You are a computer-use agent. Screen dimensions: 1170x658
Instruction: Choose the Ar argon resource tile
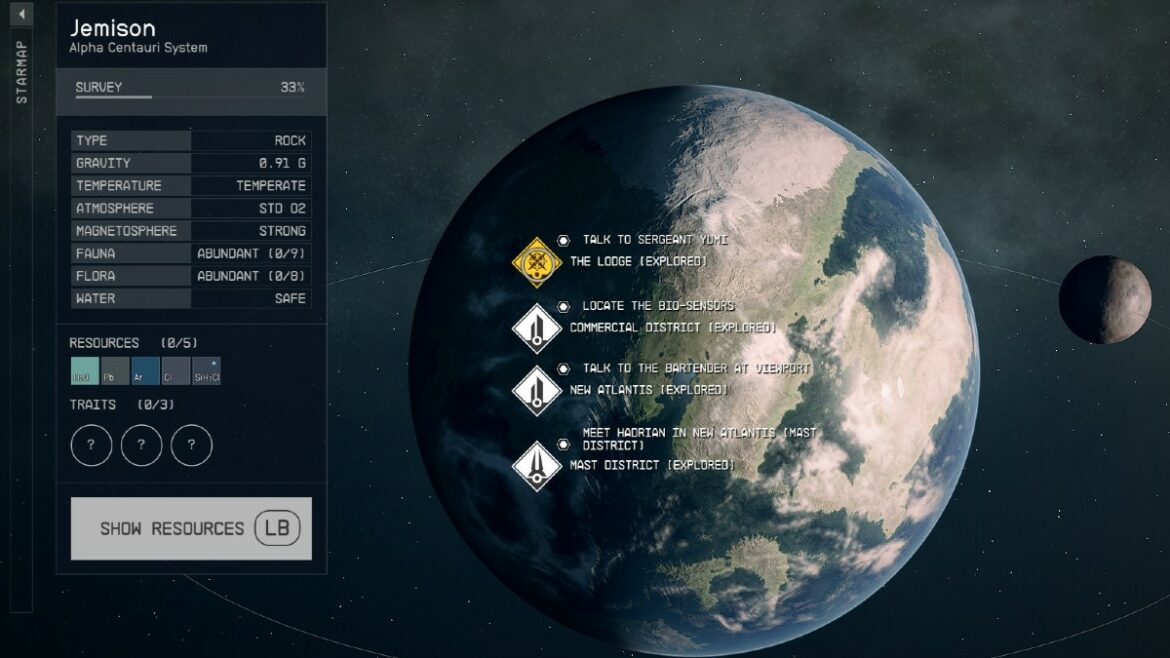145,371
